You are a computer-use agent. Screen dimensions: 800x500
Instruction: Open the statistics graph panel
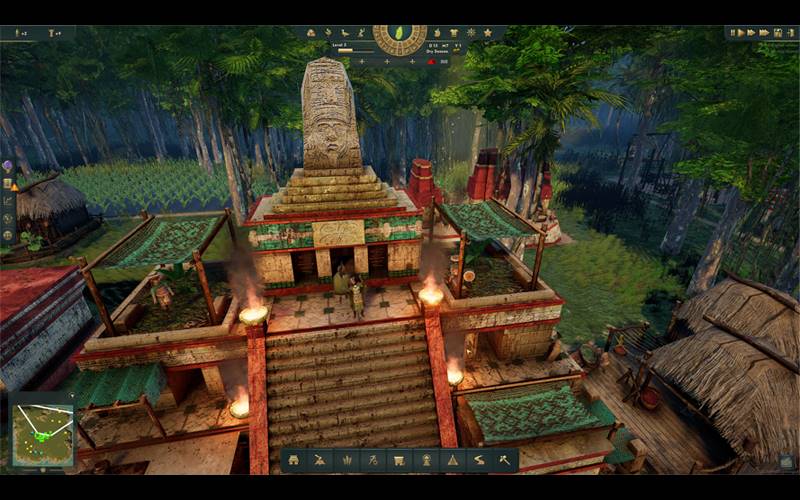pyautogui.click(x=8, y=200)
